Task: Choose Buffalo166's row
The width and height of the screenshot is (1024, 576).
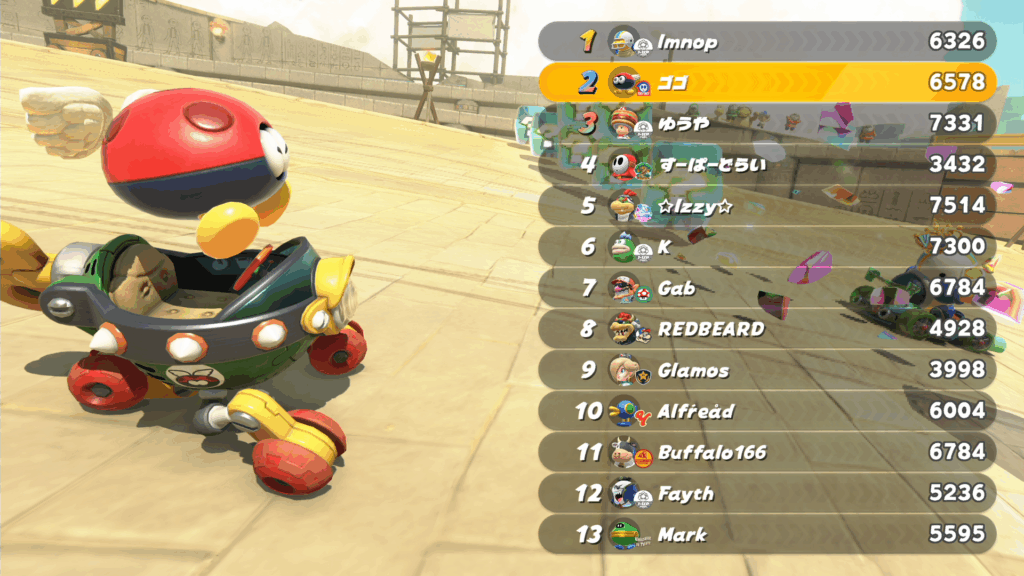Action: (x=767, y=452)
